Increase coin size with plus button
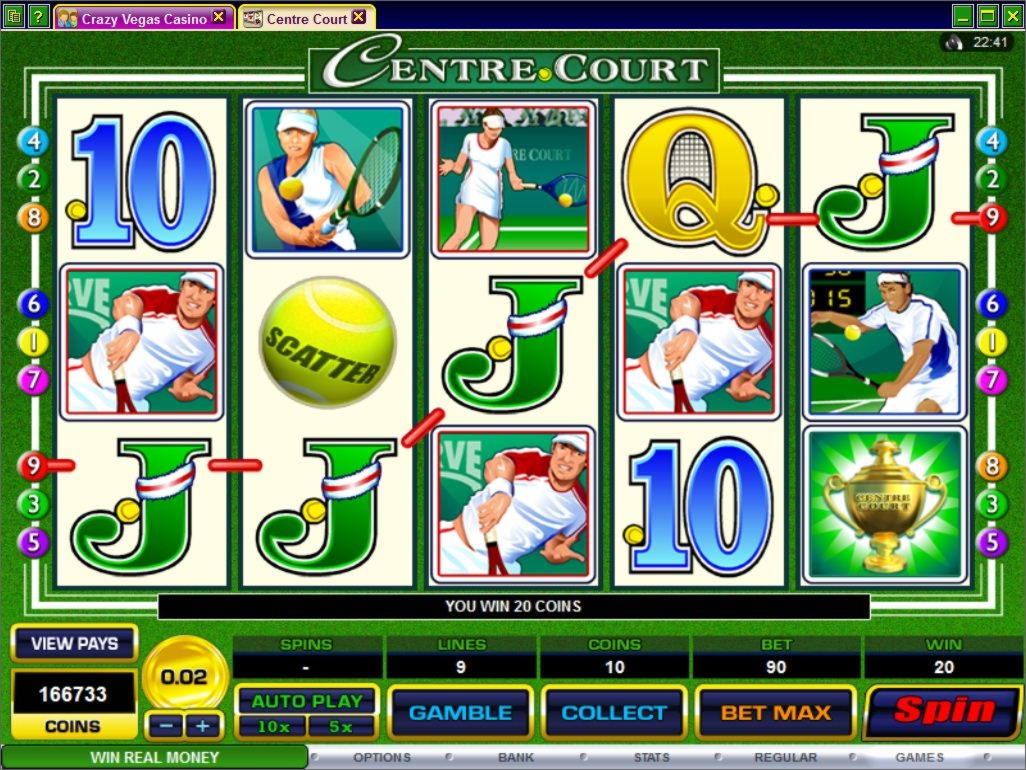 click(203, 725)
